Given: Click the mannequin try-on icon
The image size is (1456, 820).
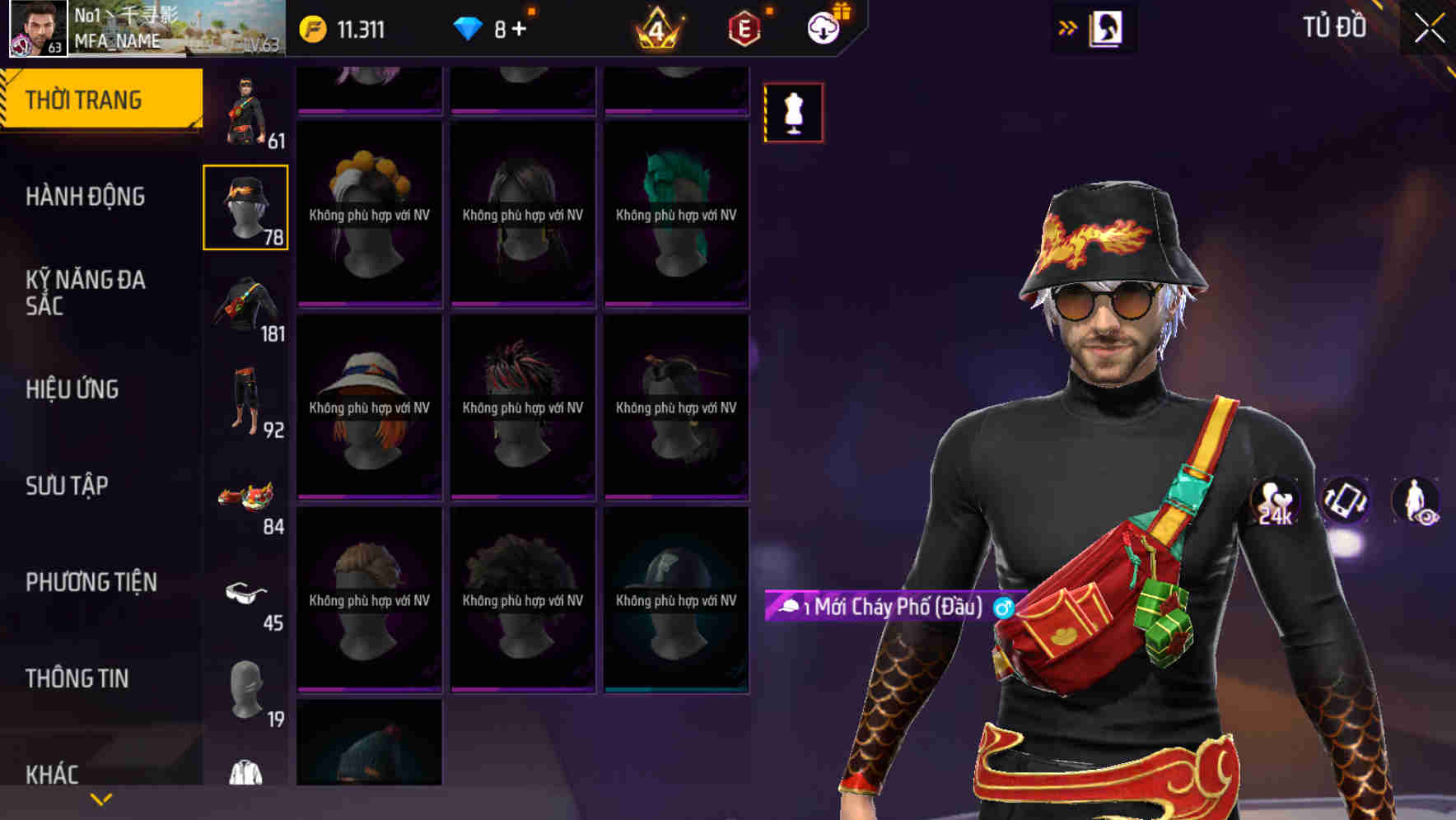Looking at the screenshot, I should click(x=793, y=113).
